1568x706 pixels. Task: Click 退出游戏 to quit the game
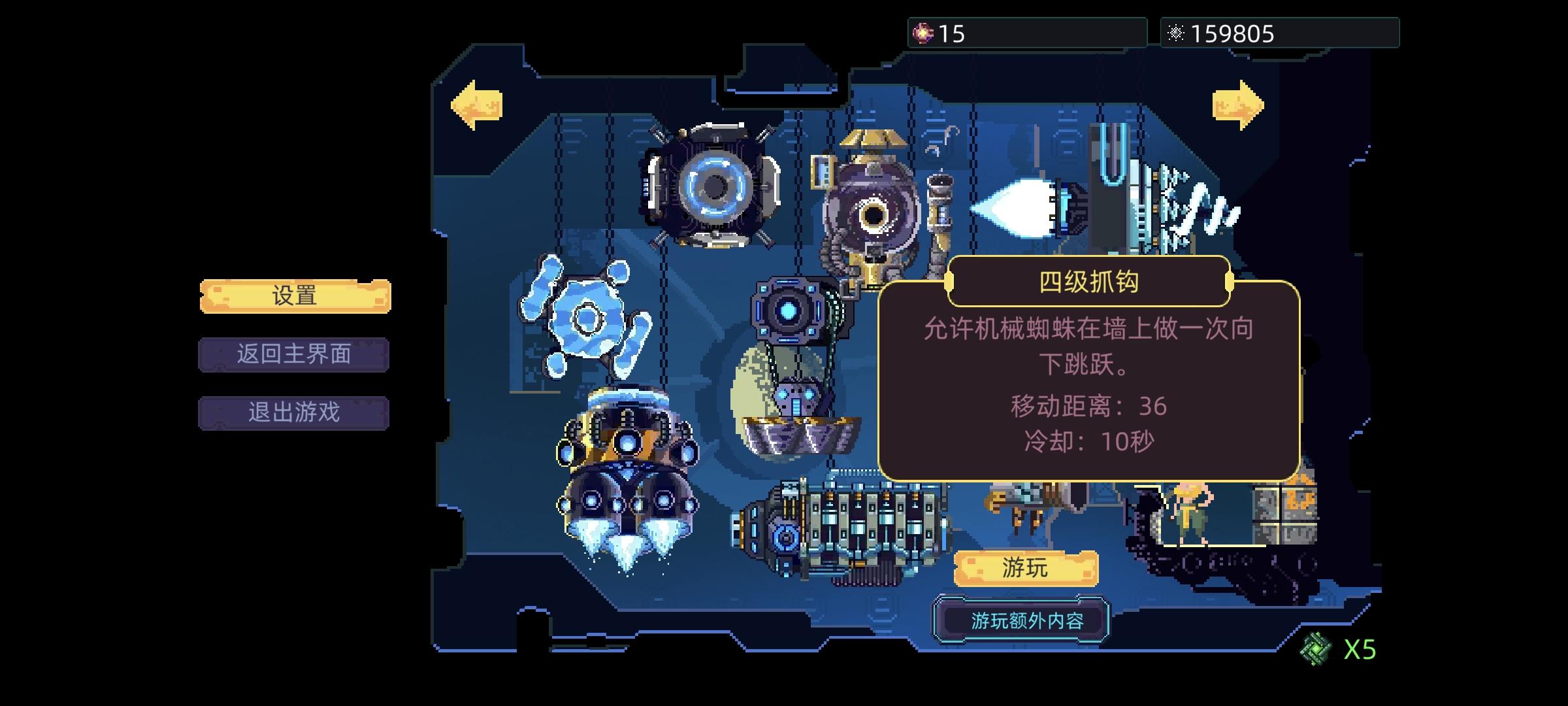(x=294, y=414)
